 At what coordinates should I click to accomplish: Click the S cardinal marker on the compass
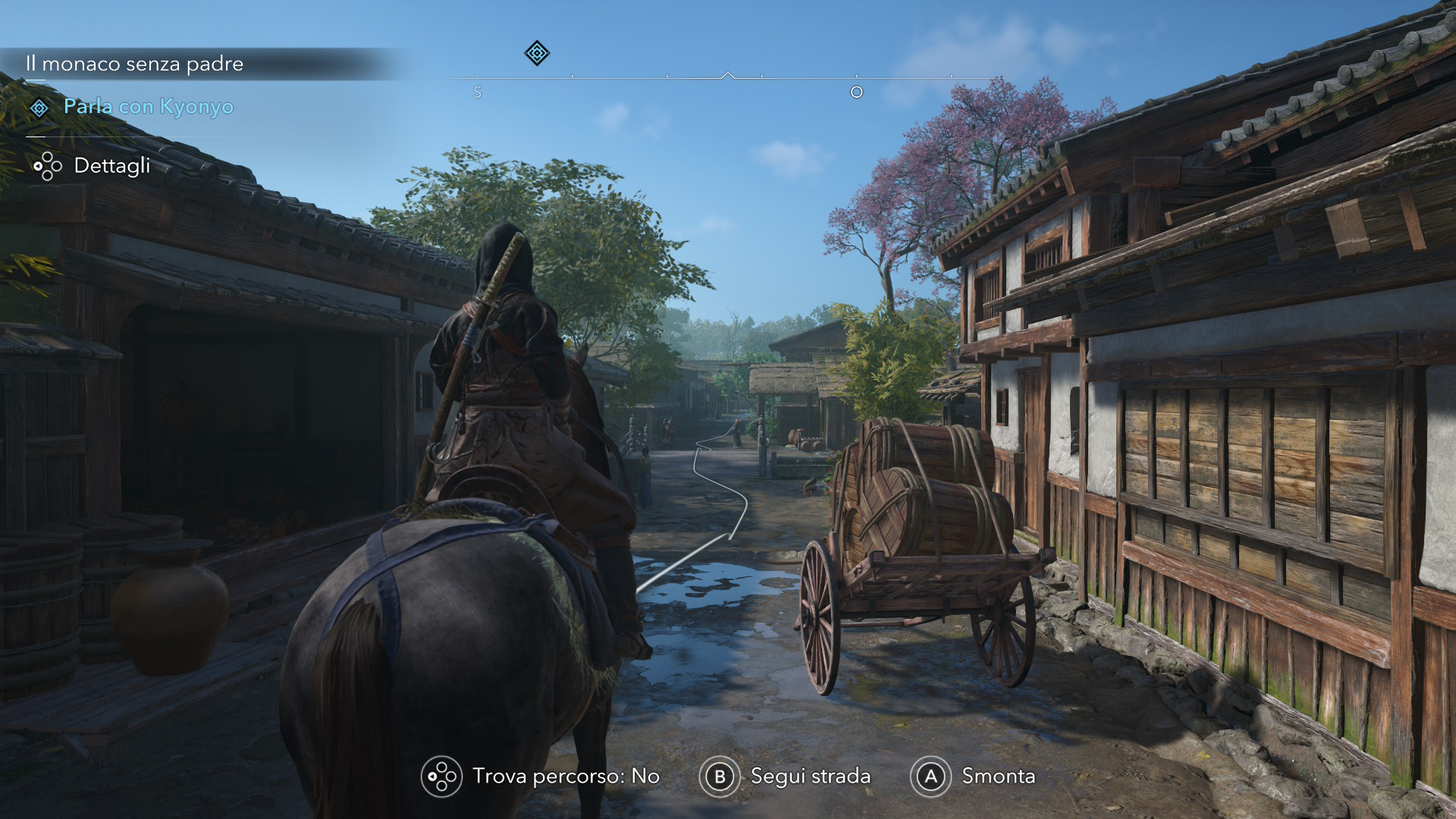(478, 92)
